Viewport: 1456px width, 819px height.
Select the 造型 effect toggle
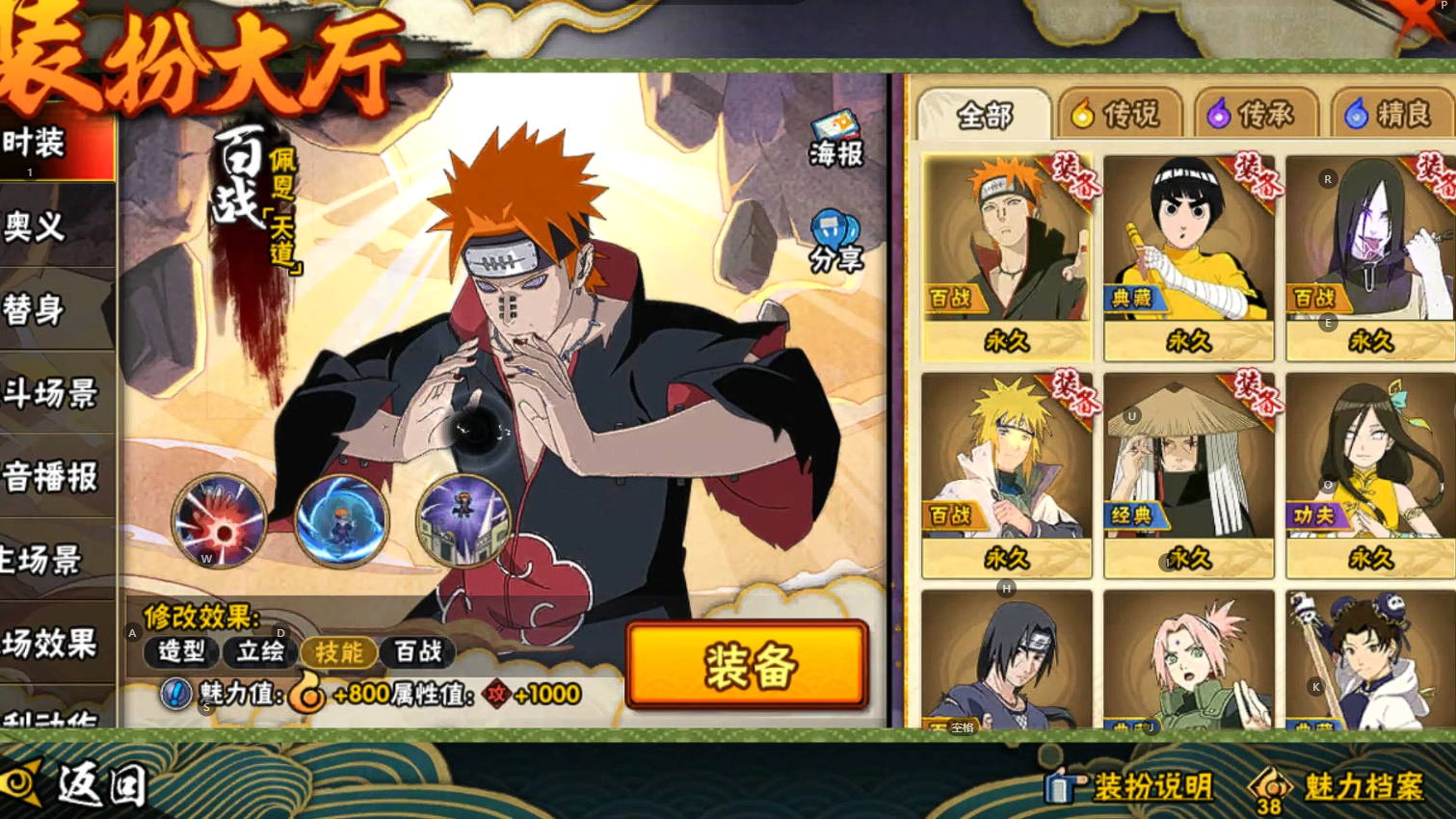(x=181, y=652)
